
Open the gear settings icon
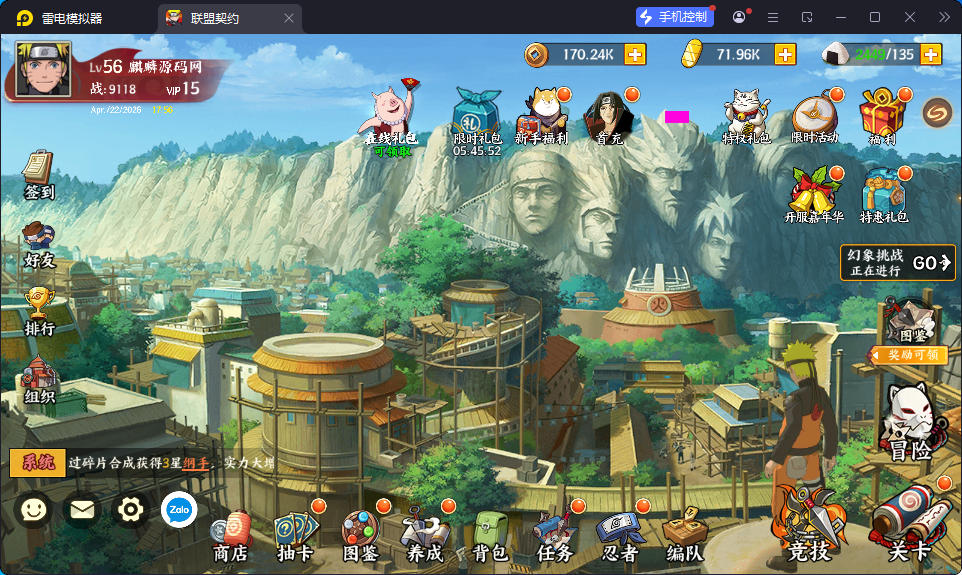130,510
